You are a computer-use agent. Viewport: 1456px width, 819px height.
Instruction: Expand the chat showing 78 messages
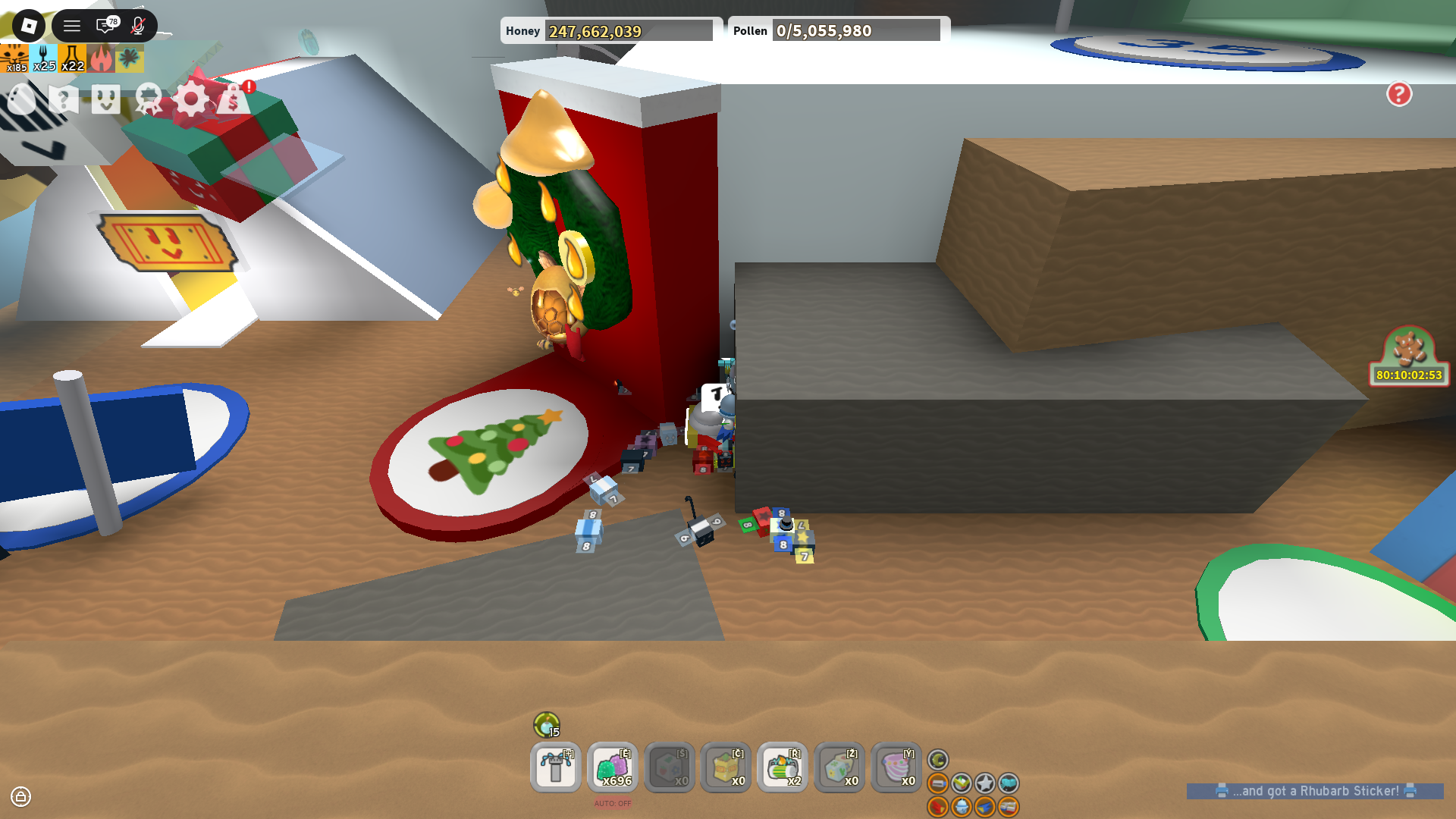[x=105, y=25]
